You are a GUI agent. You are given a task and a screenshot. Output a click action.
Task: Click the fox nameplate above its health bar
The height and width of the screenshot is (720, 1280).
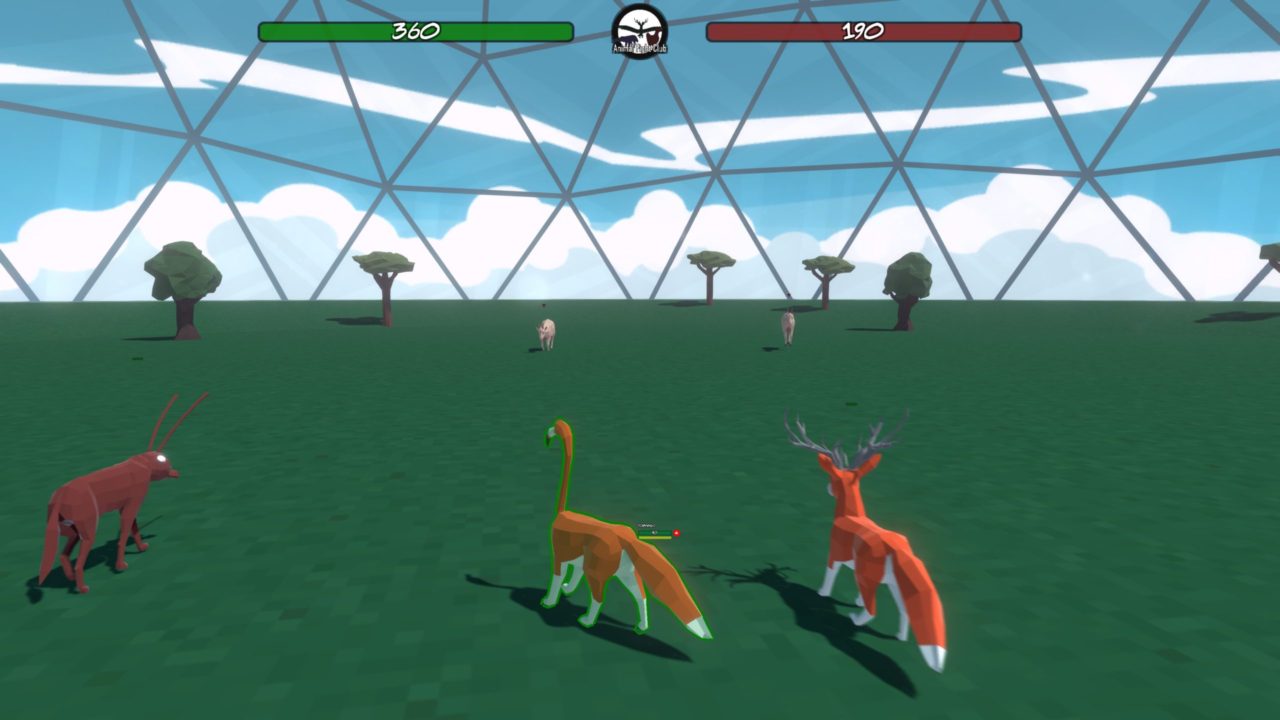pyautogui.click(x=646, y=525)
